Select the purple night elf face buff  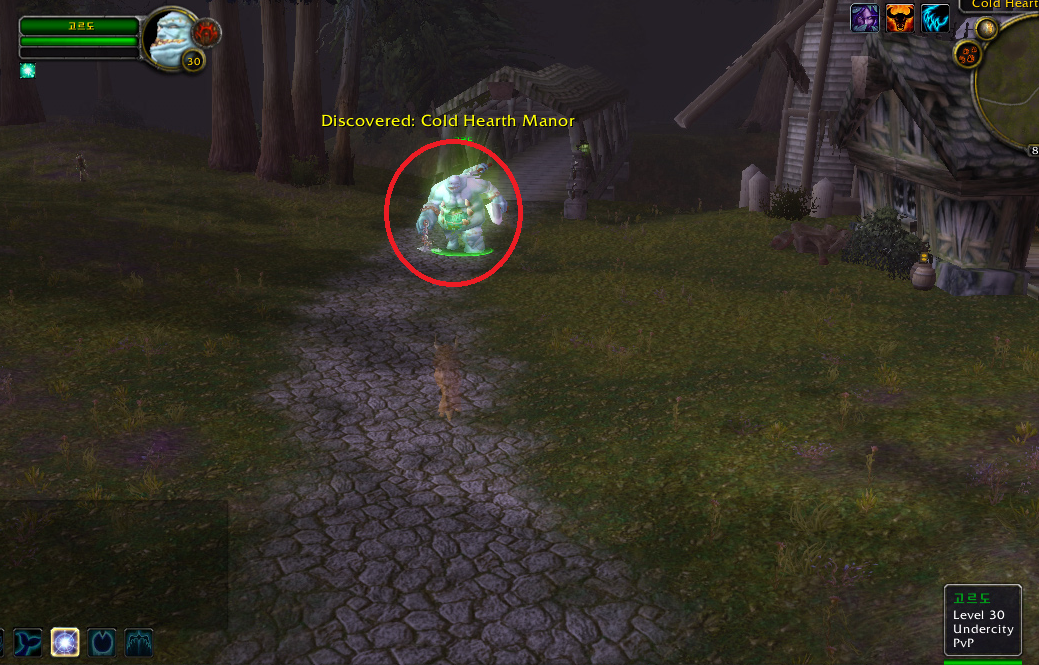coord(864,18)
